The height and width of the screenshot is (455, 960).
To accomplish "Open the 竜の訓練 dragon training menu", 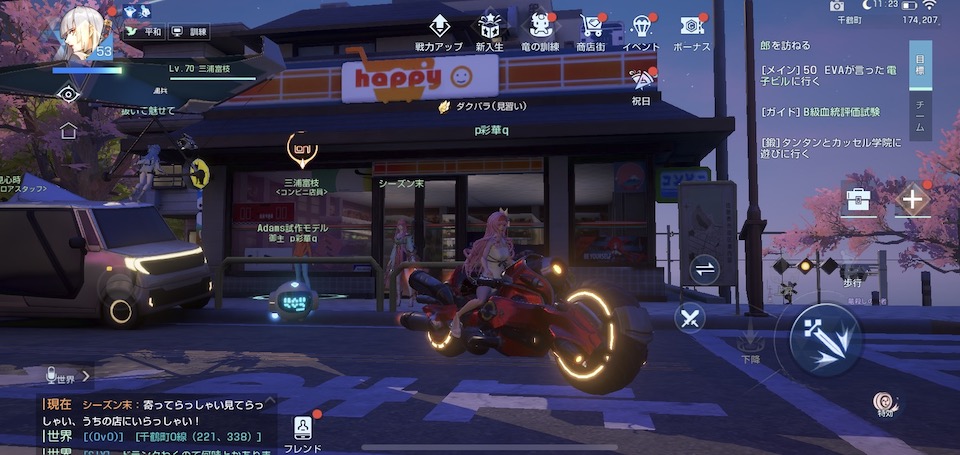I will click(x=541, y=31).
